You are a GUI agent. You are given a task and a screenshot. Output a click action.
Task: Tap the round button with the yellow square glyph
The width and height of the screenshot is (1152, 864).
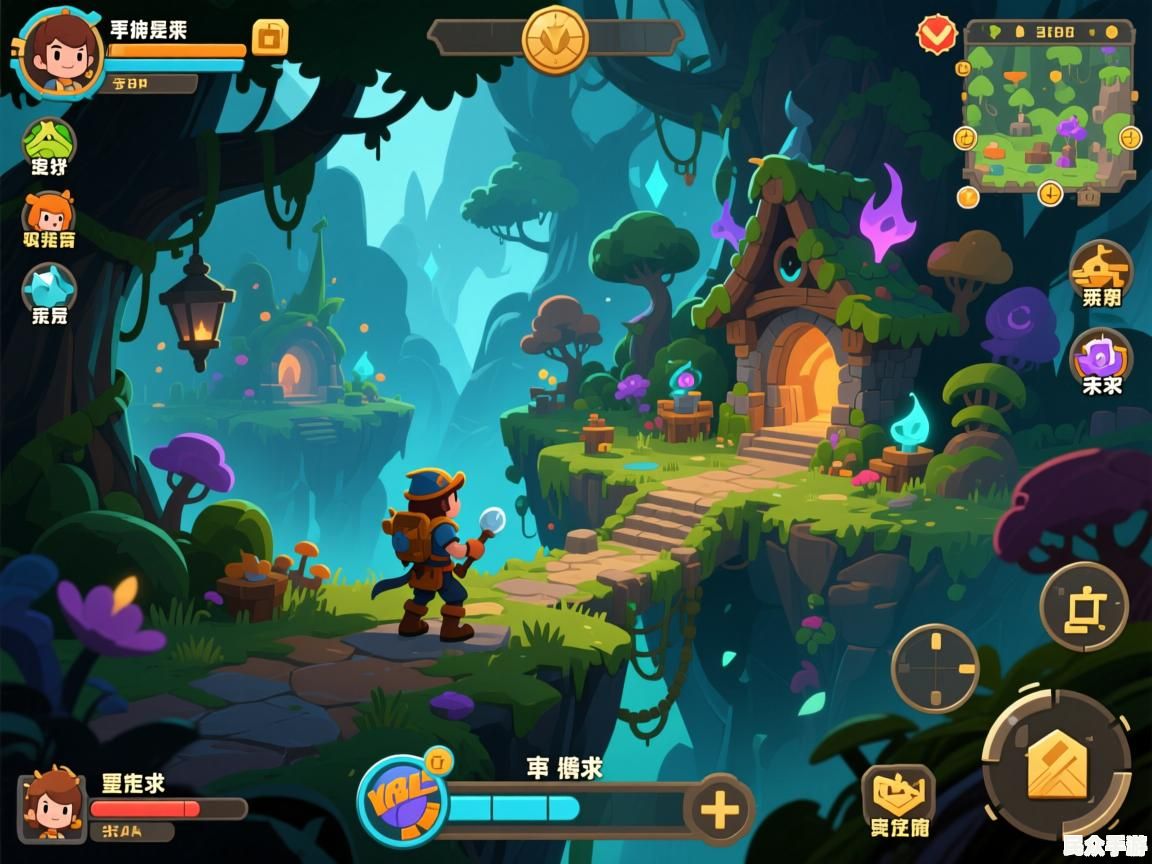coord(1083,607)
